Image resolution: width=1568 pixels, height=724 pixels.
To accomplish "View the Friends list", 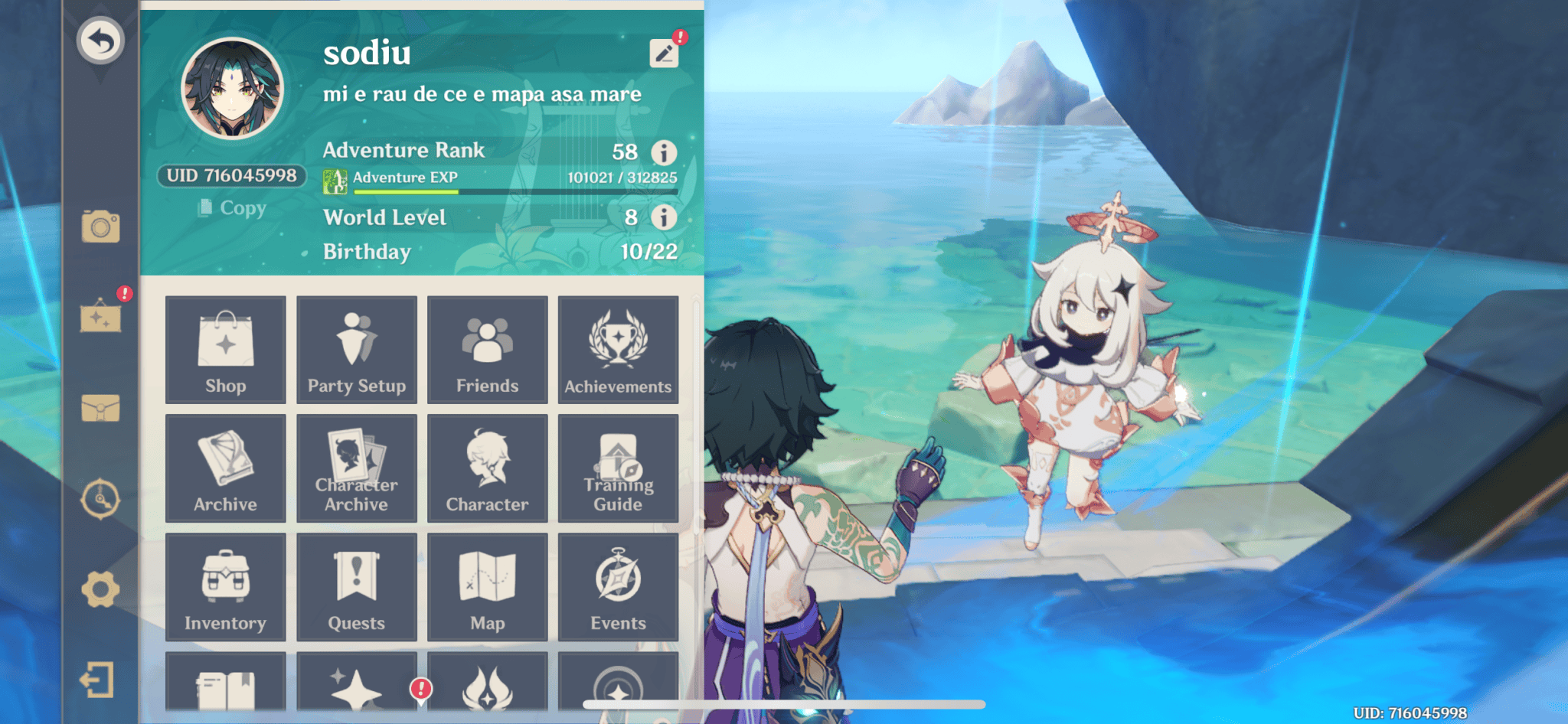I will (487, 349).
